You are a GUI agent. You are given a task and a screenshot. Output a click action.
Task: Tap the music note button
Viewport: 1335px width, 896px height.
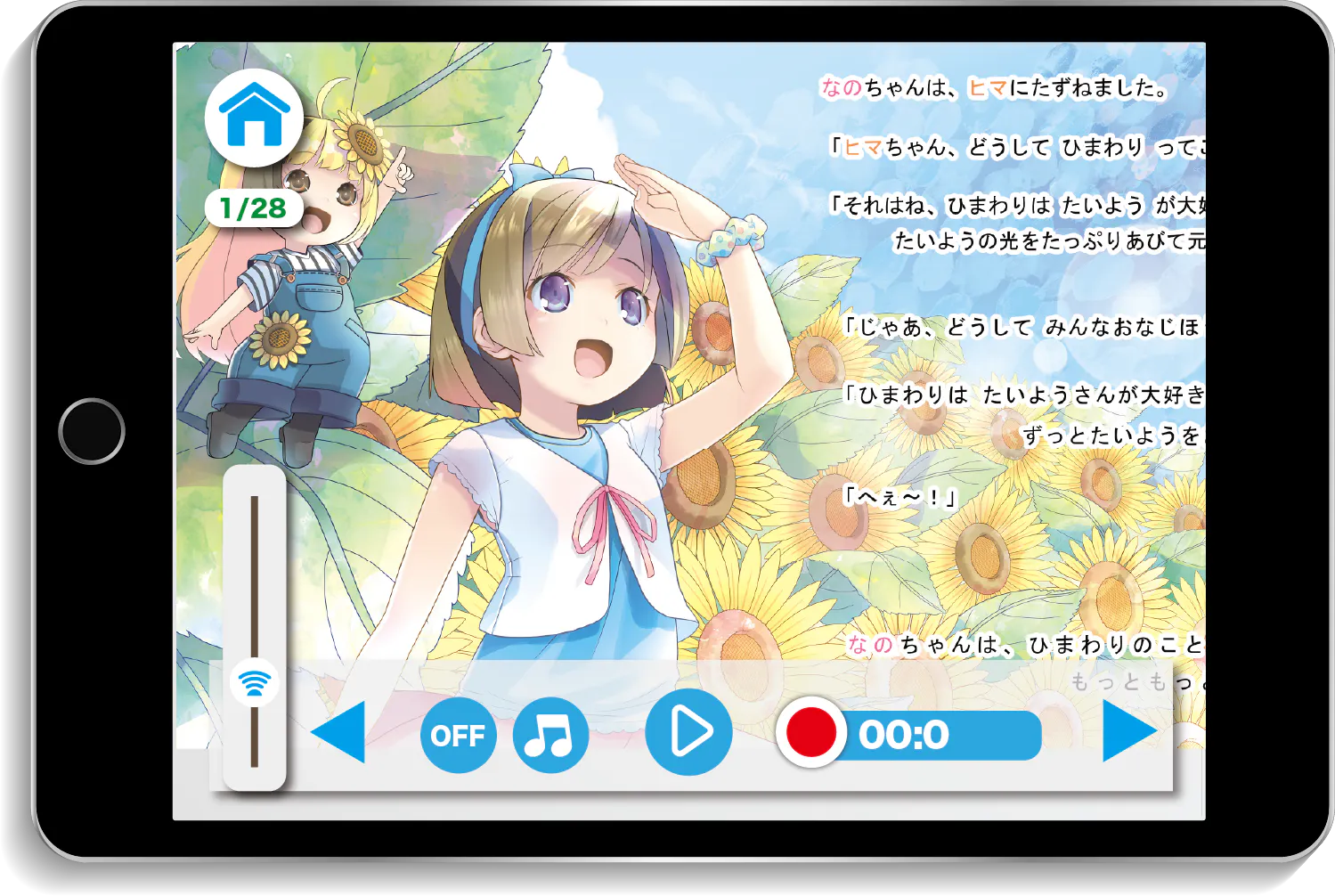pos(550,735)
